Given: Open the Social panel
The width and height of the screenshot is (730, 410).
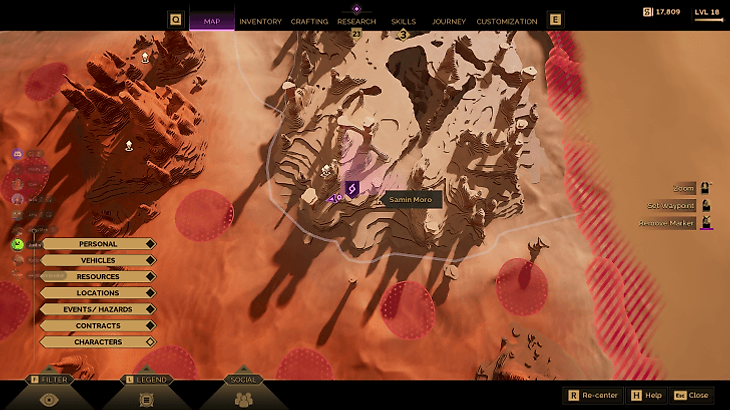Looking at the screenshot, I should click(243, 398).
